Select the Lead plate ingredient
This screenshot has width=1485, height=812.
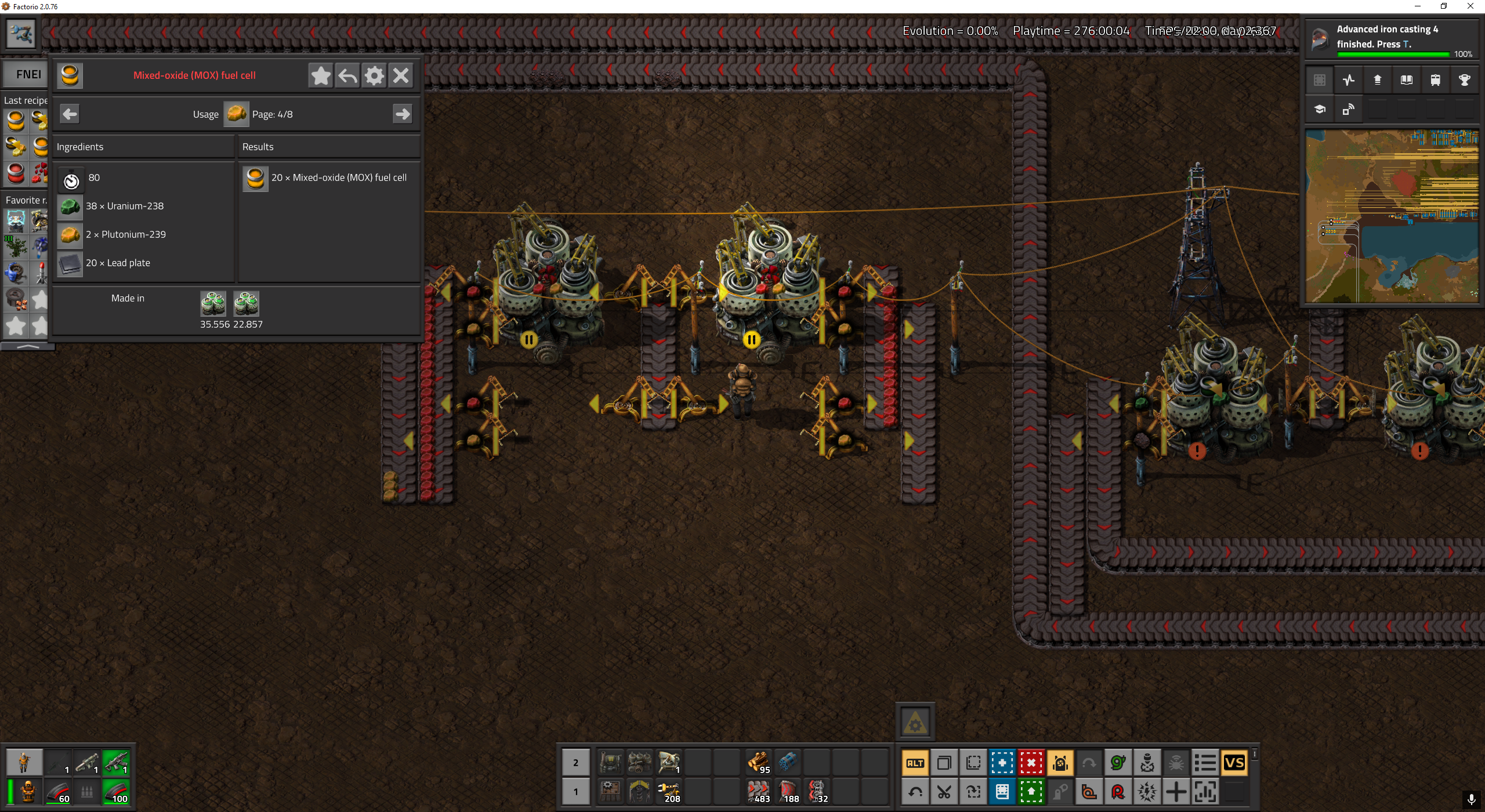click(70, 263)
